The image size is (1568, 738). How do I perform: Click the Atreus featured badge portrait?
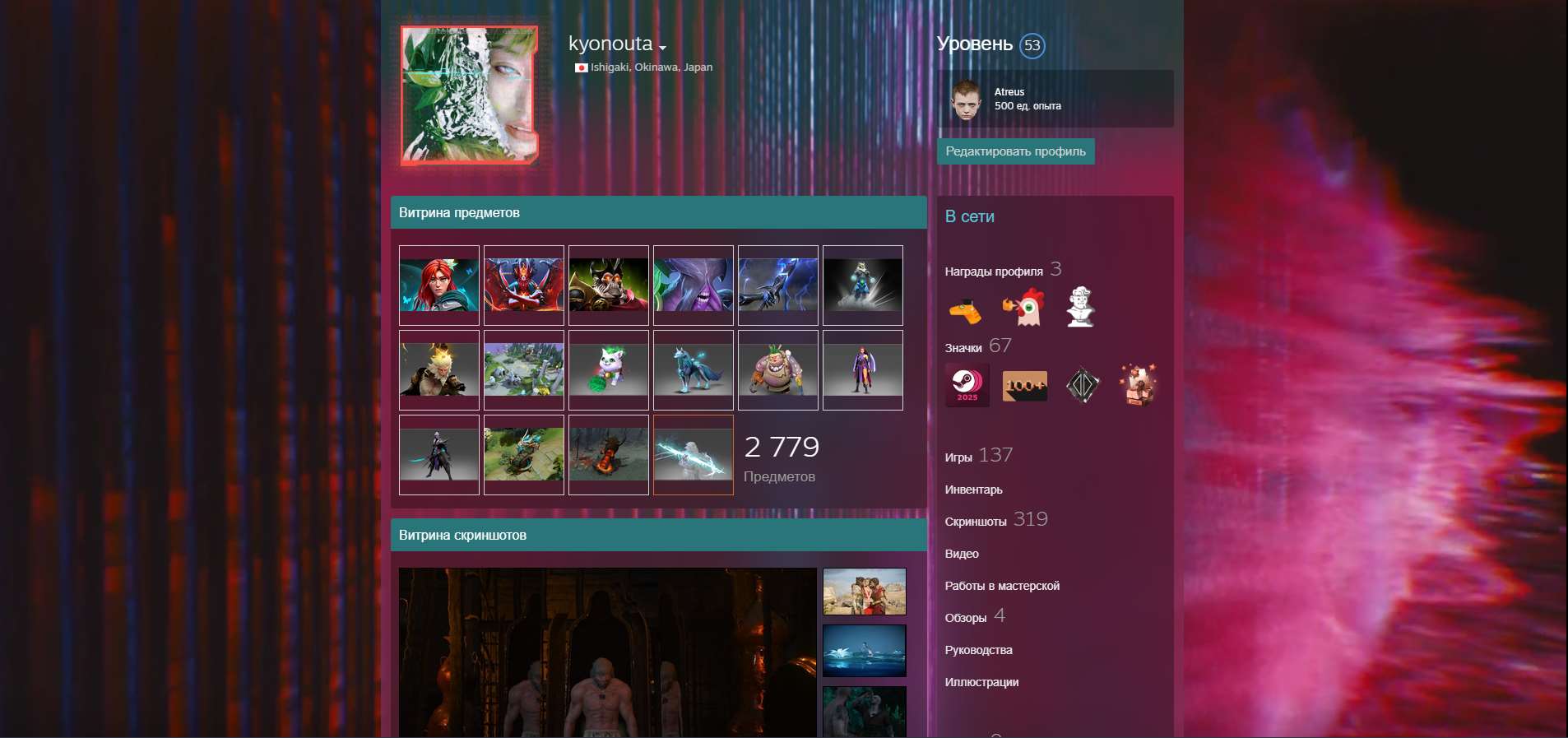point(964,99)
